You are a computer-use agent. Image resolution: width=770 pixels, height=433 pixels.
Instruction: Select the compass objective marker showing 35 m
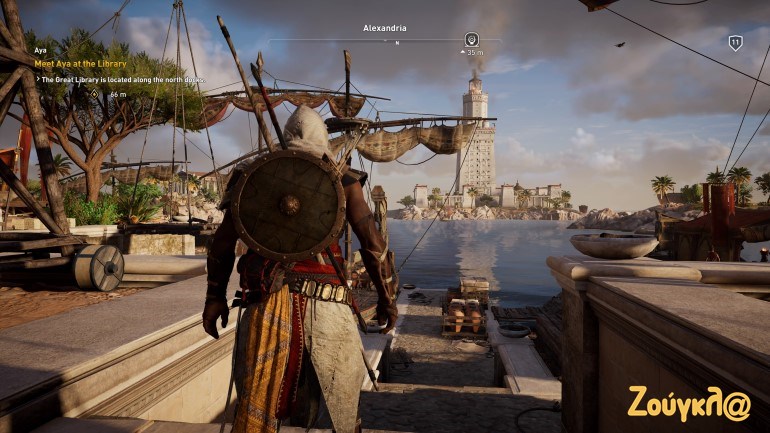(472, 39)
